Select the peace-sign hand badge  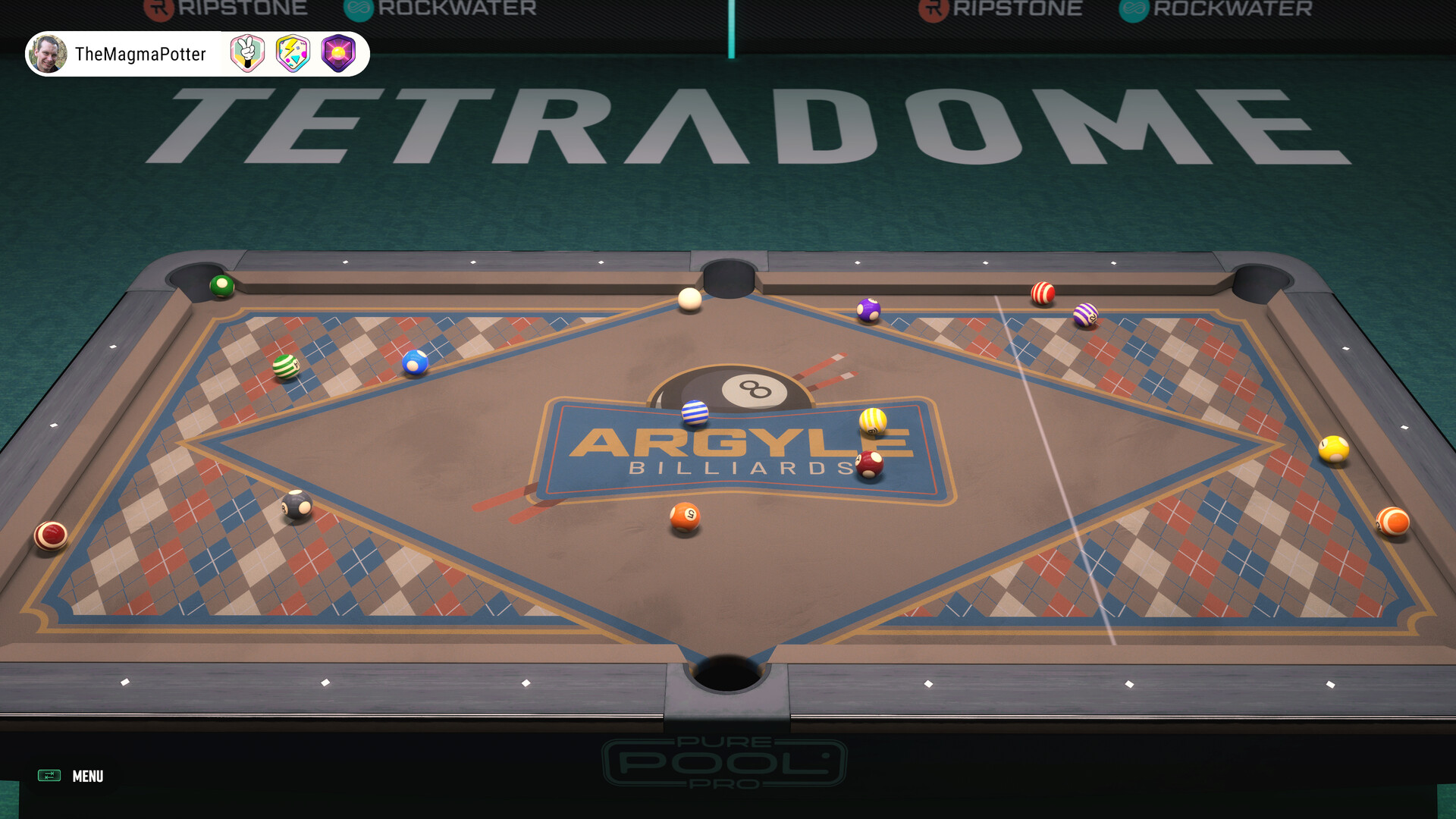tap(246, 54)
